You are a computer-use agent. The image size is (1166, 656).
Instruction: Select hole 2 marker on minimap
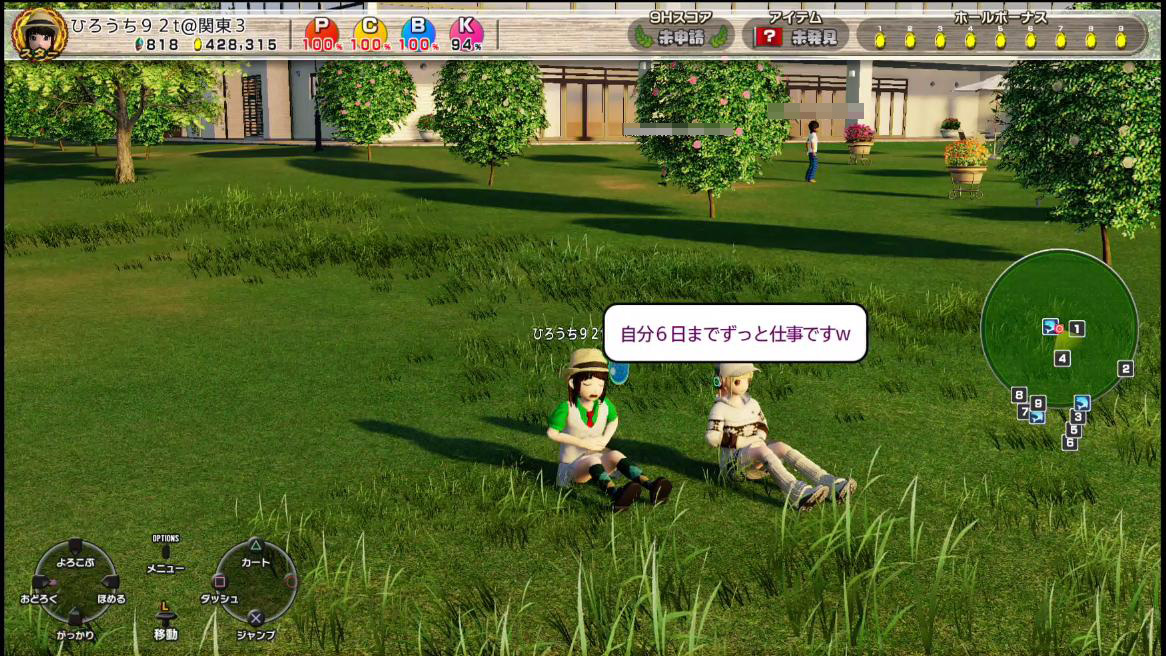(1125, 369)
